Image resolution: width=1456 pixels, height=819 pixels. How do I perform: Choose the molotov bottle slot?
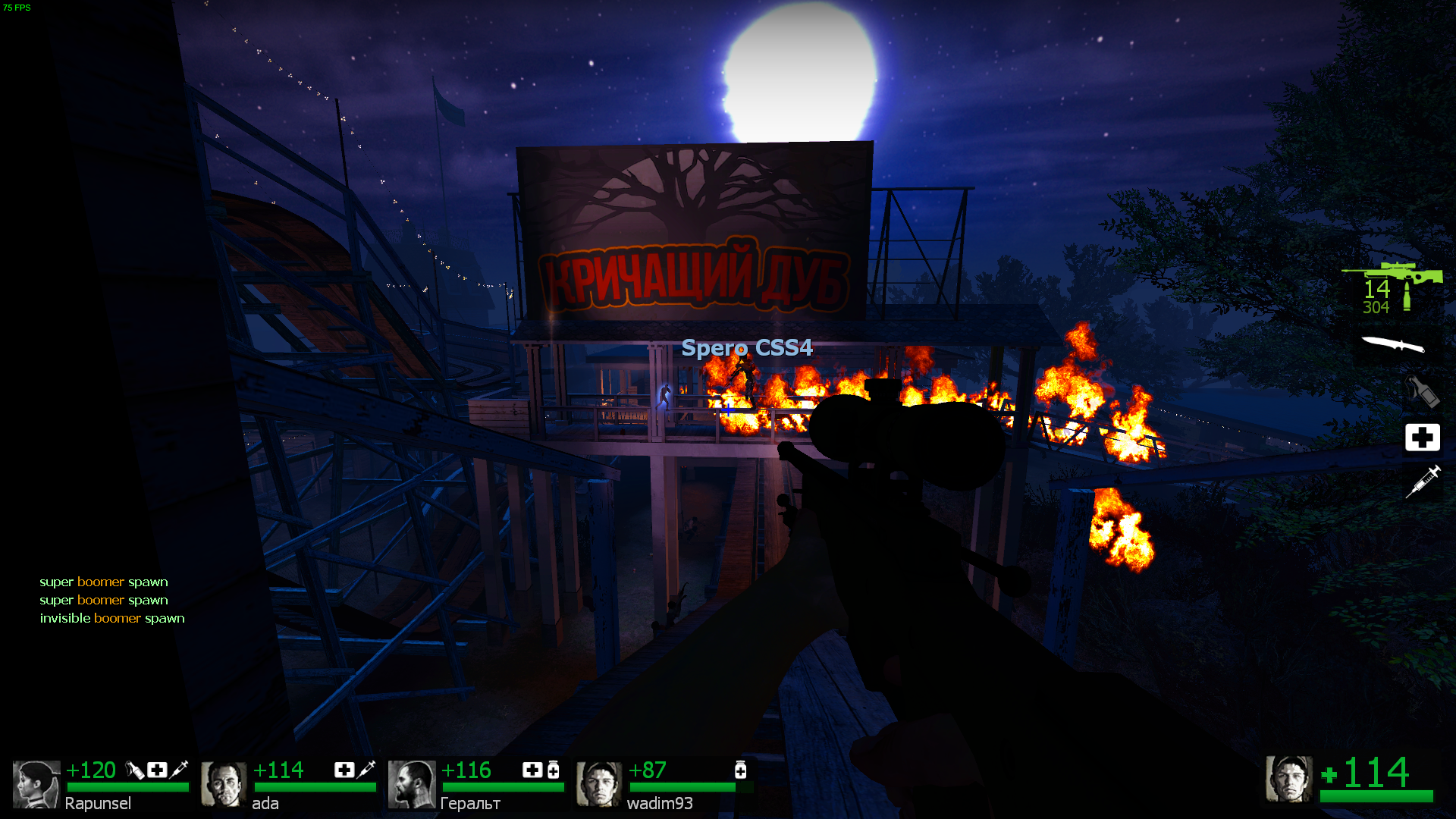coord(1422,391)
